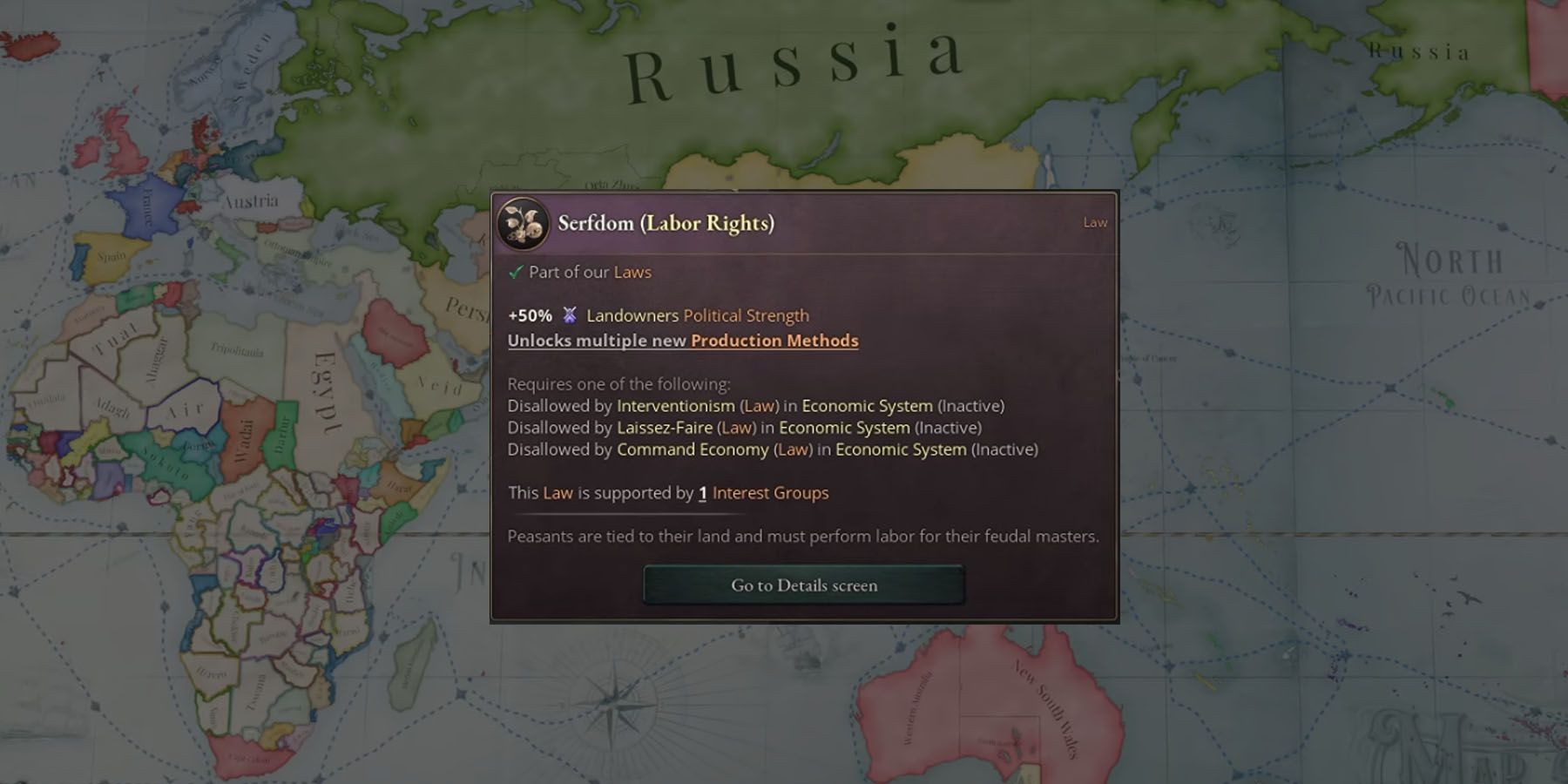Image resolution: width=1568 pixels, height=784 pixels.
Task: Click the Political Strength text link
Action: coord(745,316)
